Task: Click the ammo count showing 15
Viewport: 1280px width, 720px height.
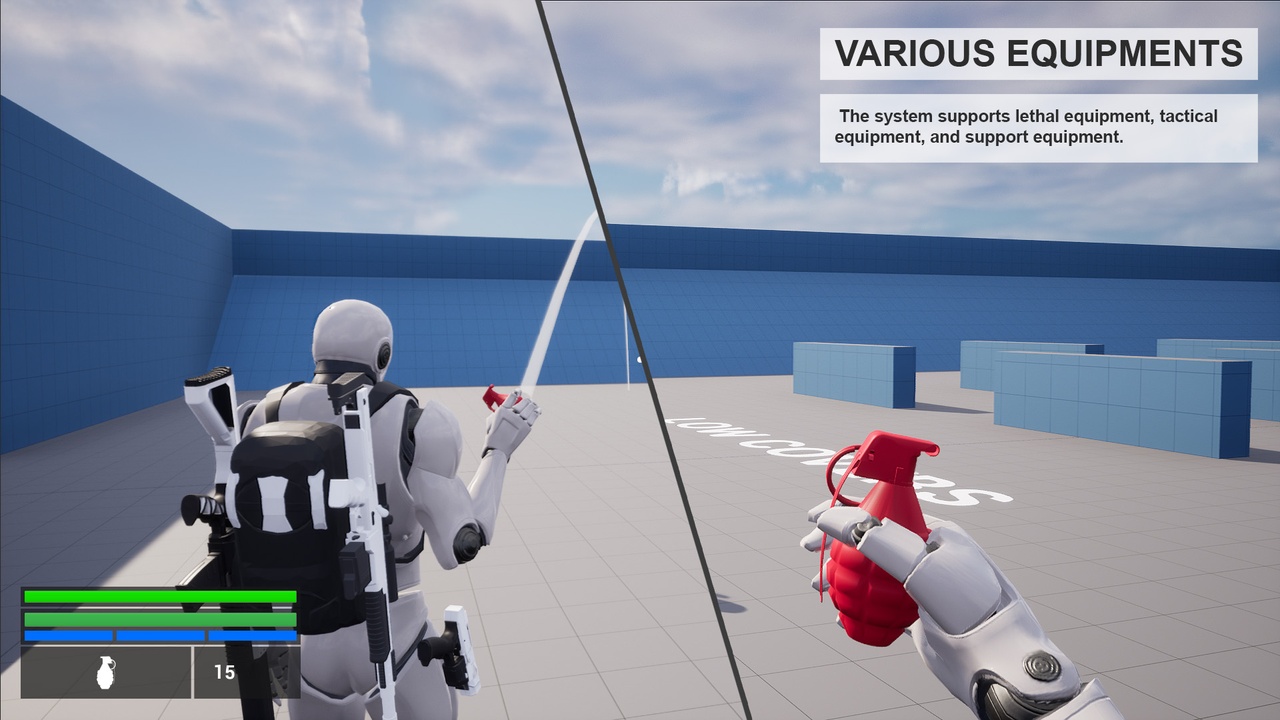Action: tap(224, 672)
